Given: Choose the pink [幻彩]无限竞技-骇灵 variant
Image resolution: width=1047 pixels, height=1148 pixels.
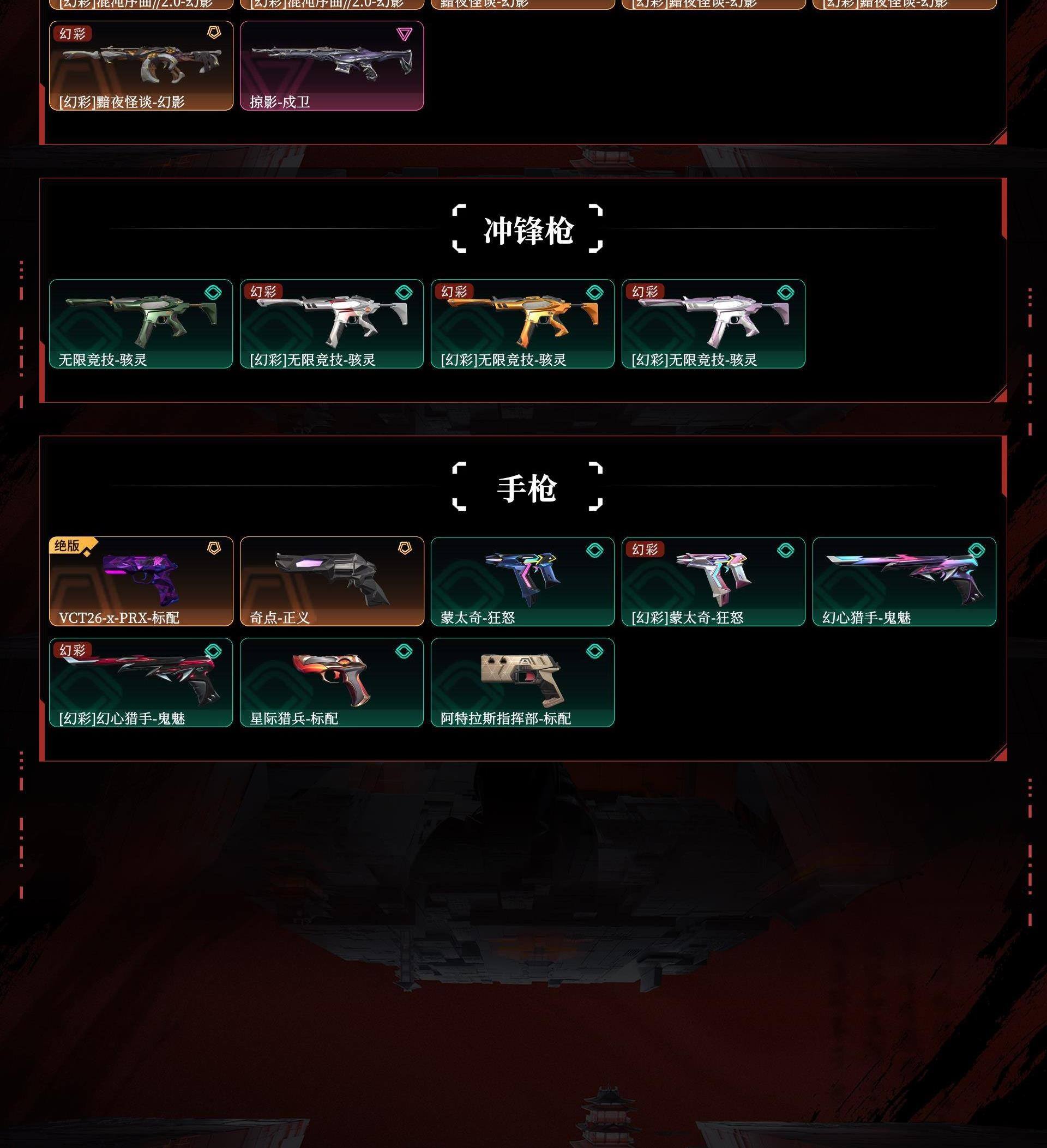Looking at the screenshot, I should point(713,323).
